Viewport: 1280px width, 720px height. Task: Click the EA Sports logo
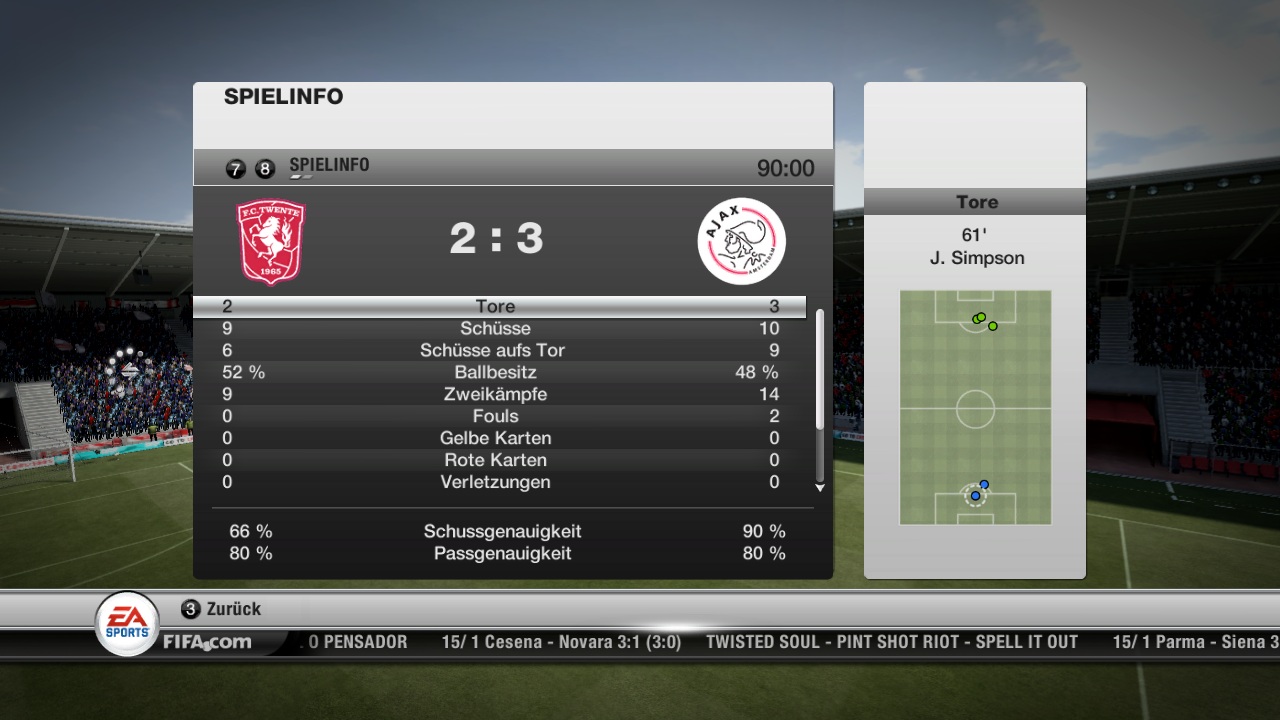pos(127,623)
